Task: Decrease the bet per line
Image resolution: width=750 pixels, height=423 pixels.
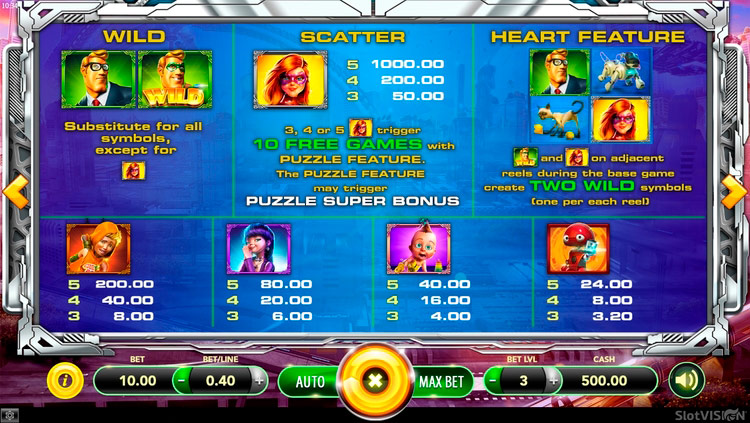Action: point(181,380)
